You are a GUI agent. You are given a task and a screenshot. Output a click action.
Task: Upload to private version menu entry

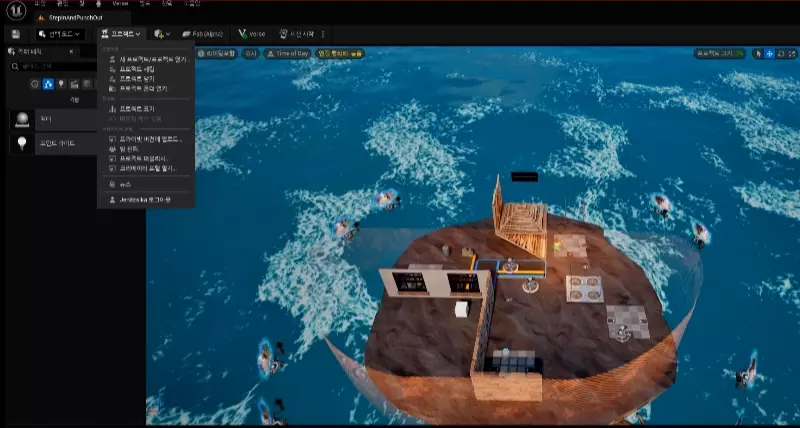point(152,139)
